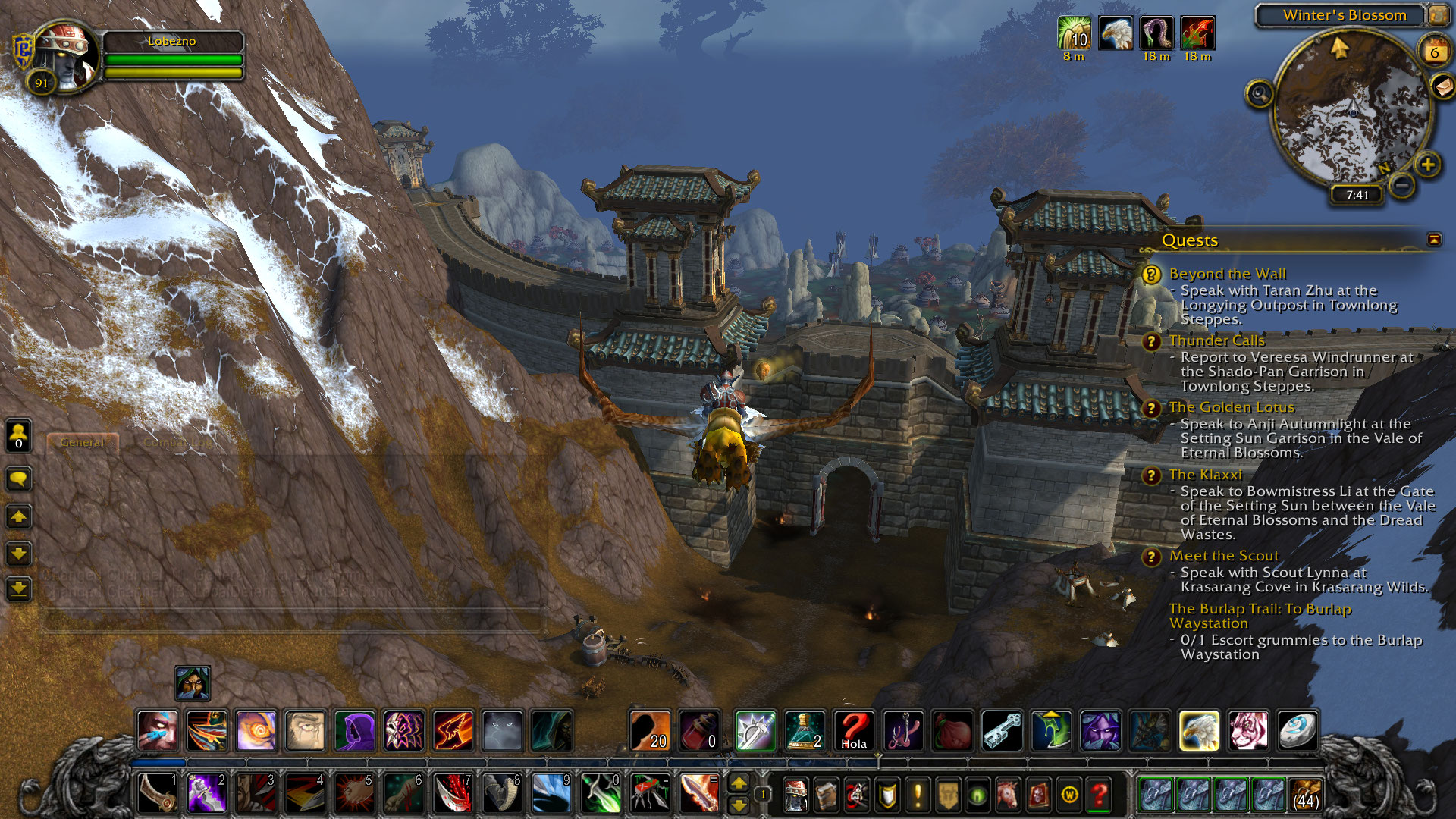The image size is (1456, 819).
Task: Summon the white eagle mount
Action: pos(1199,731)
